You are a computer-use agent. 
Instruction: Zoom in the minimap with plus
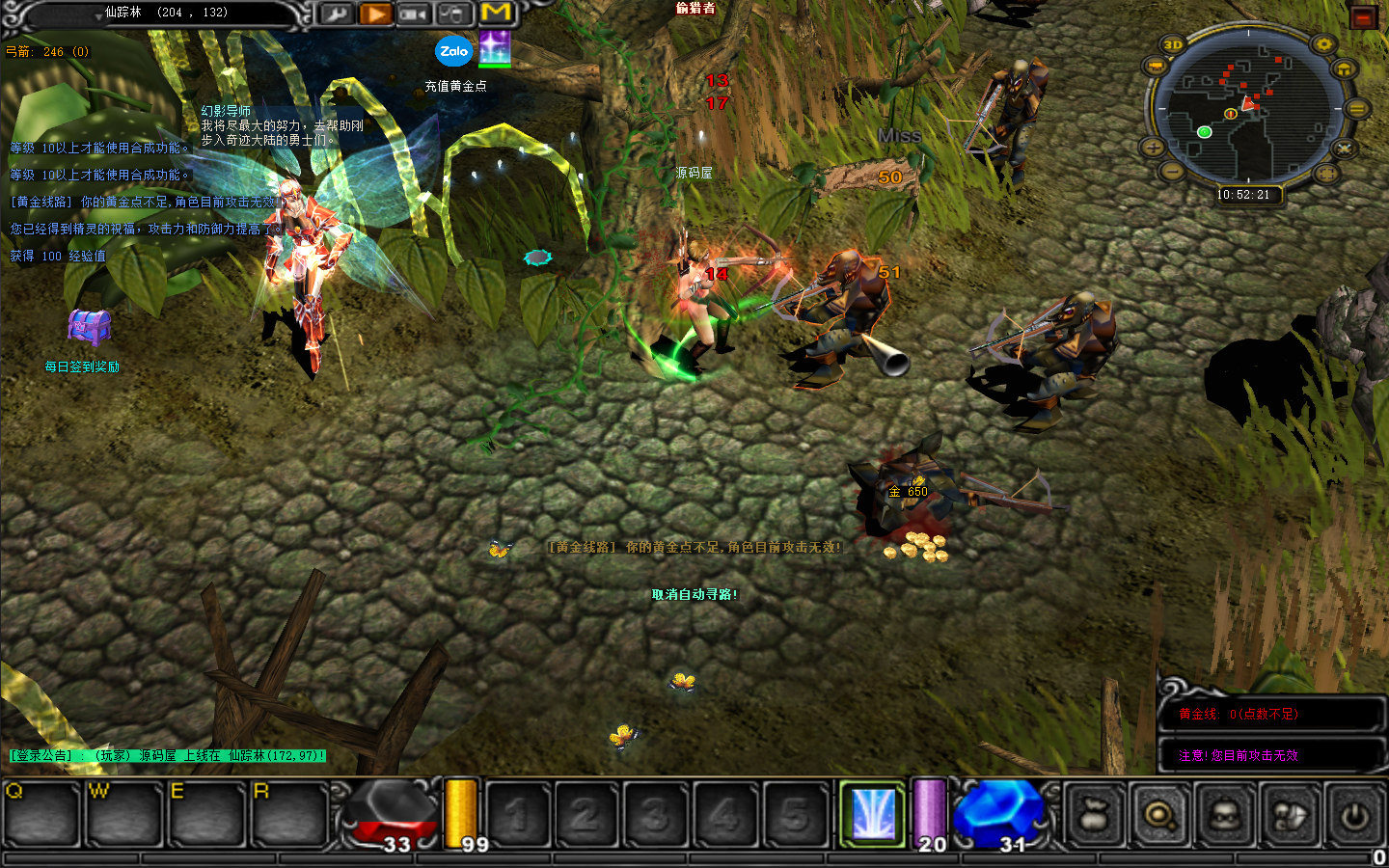pyautogui.click(x=1153, y=148)
